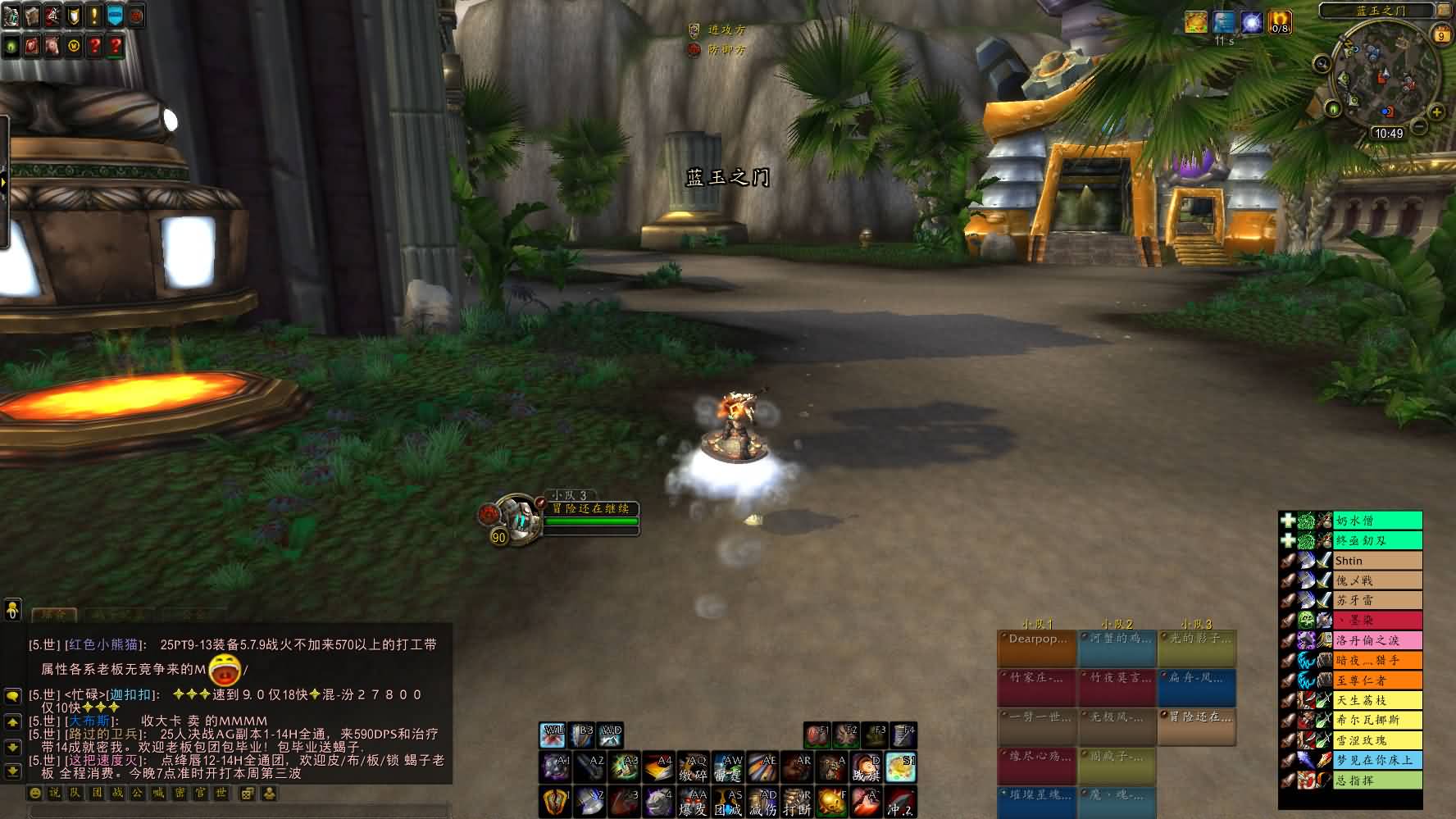1456x819 pixels.
Task: Activate the 减伤 defensive ability
Action: click(x=762, y=802)
